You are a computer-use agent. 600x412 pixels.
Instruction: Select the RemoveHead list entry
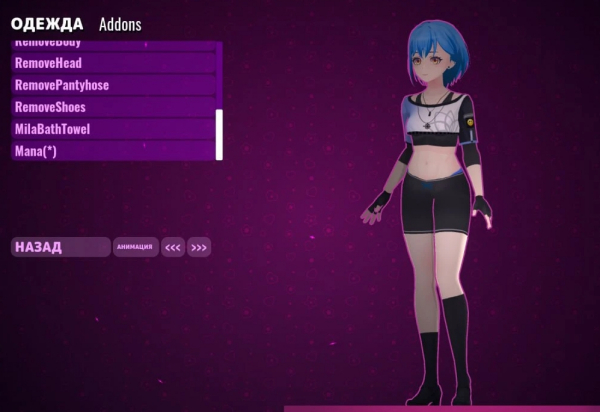tap(113, 63)
